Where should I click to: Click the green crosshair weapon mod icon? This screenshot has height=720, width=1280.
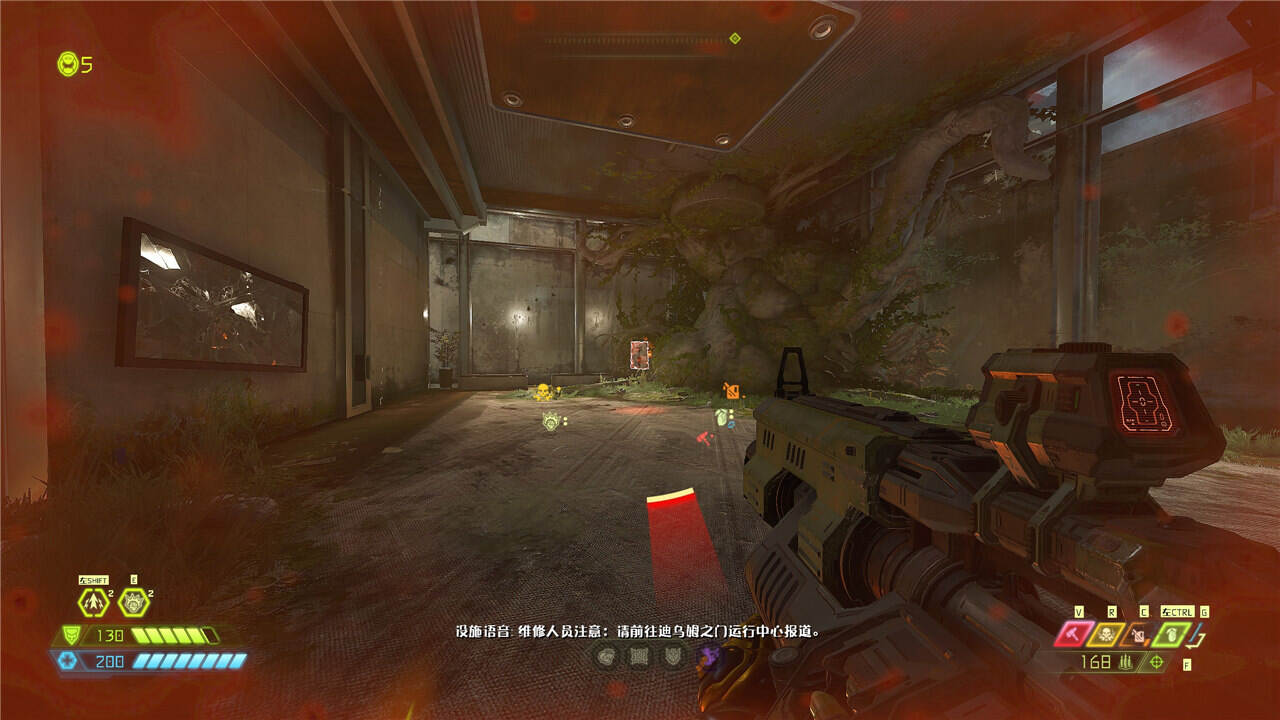click(1158, 662)
